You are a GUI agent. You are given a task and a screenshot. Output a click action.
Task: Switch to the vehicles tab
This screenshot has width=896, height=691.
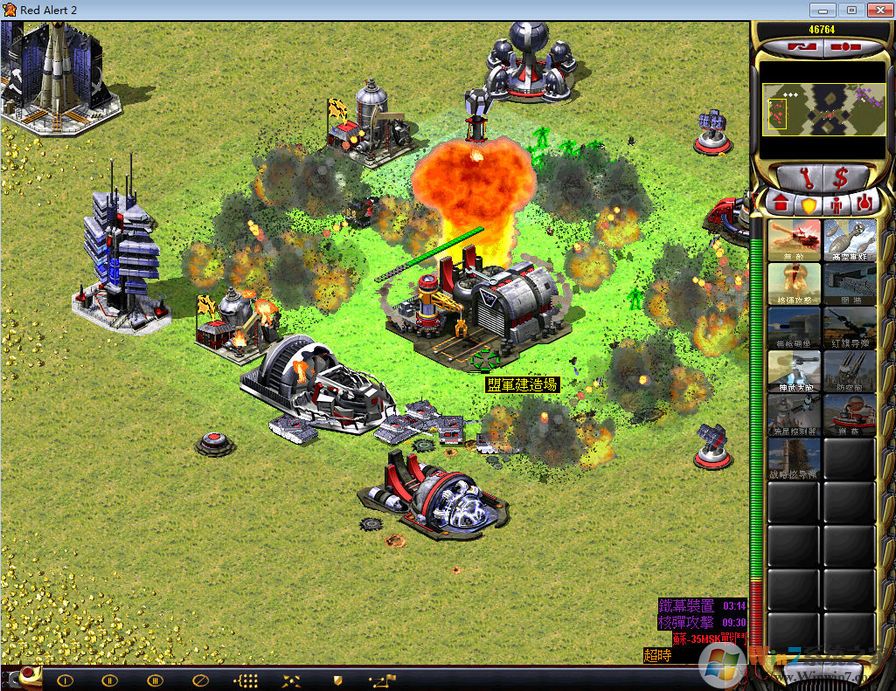pyautogui.click(x=864, y=204)
